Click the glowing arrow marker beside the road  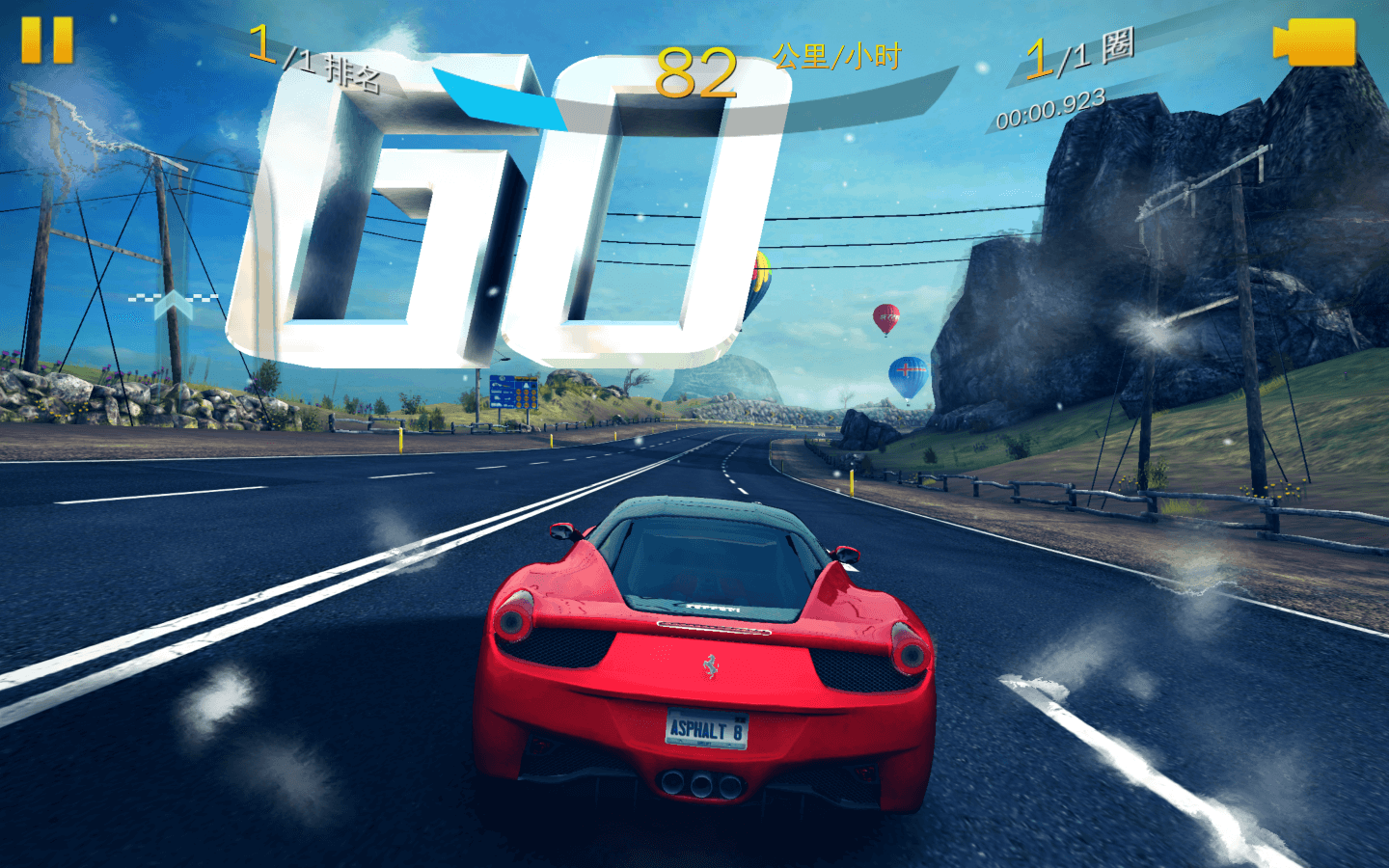[174, 304]
